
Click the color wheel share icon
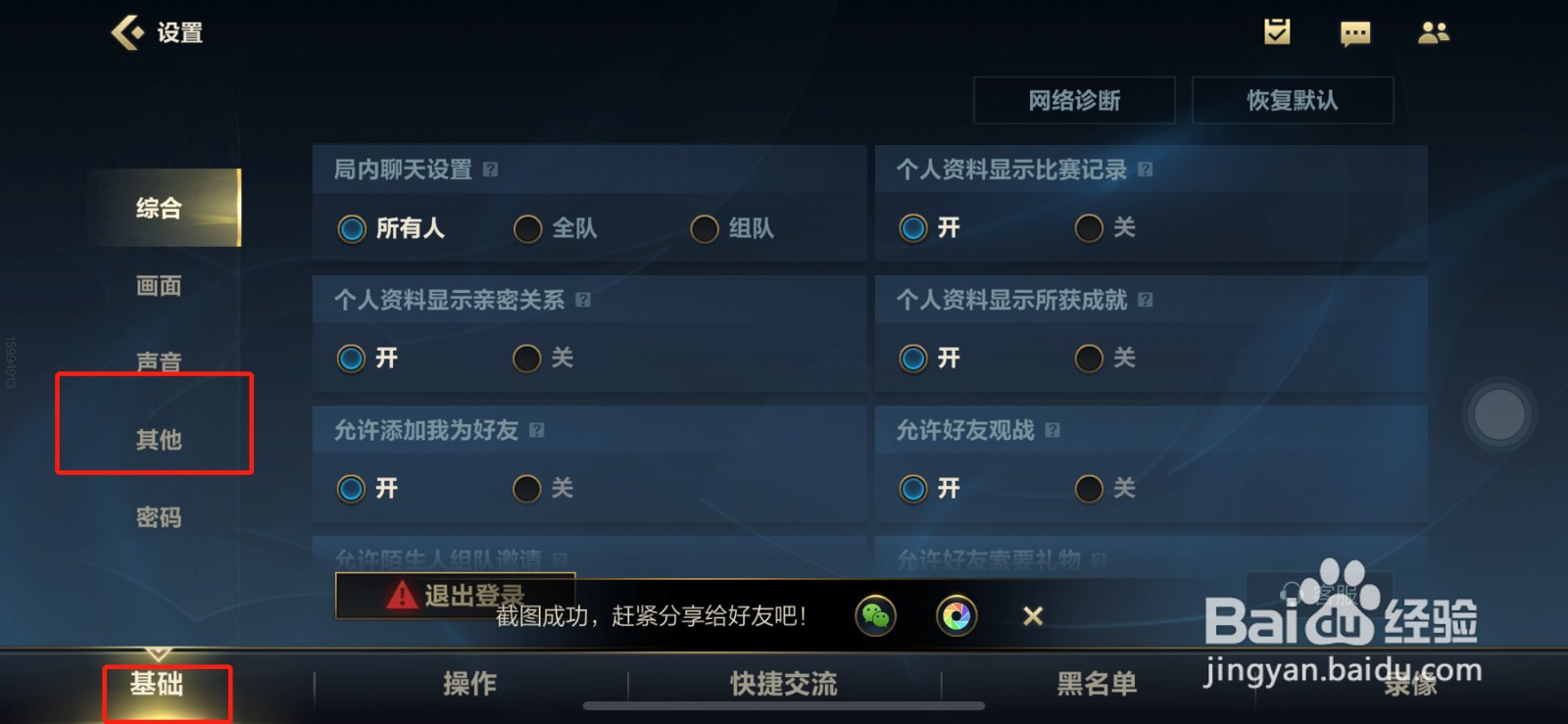[958, 615]
